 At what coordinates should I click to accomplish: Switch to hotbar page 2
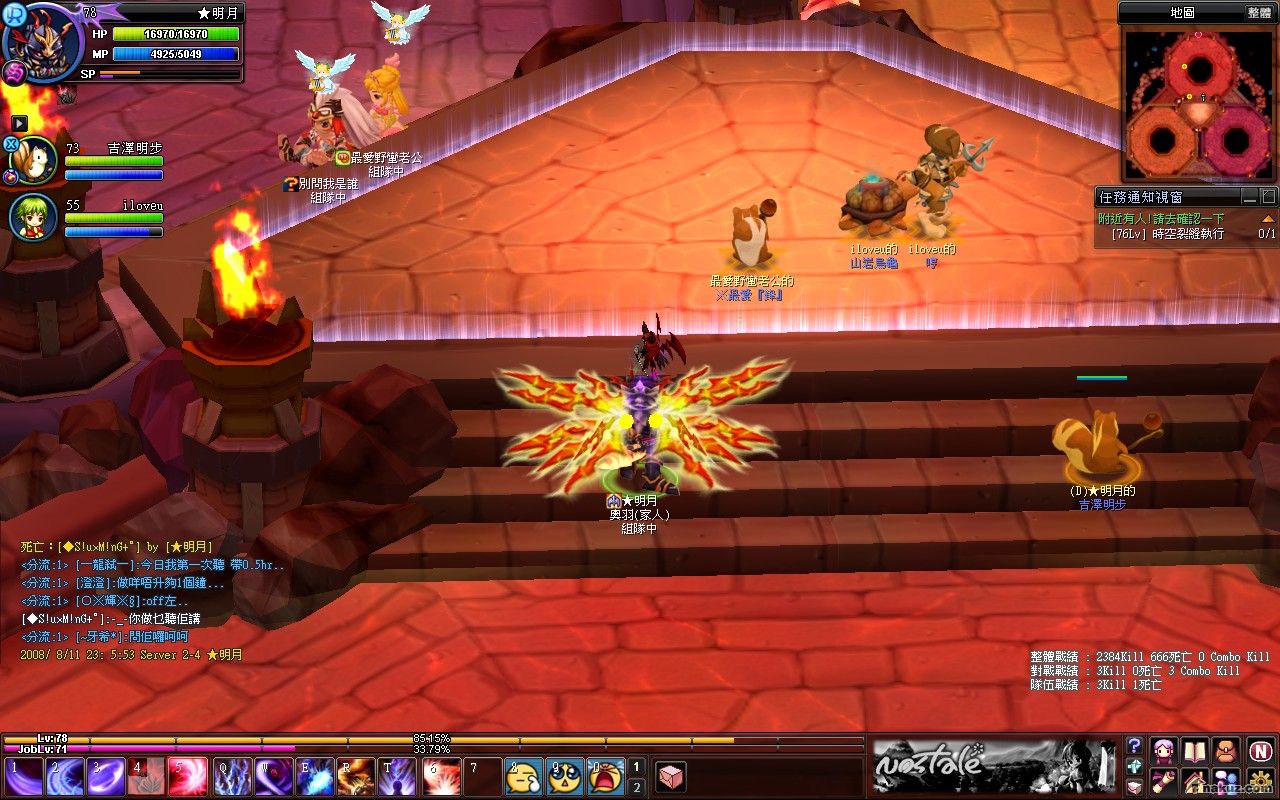pyautogui.click(x=636, y=787)
